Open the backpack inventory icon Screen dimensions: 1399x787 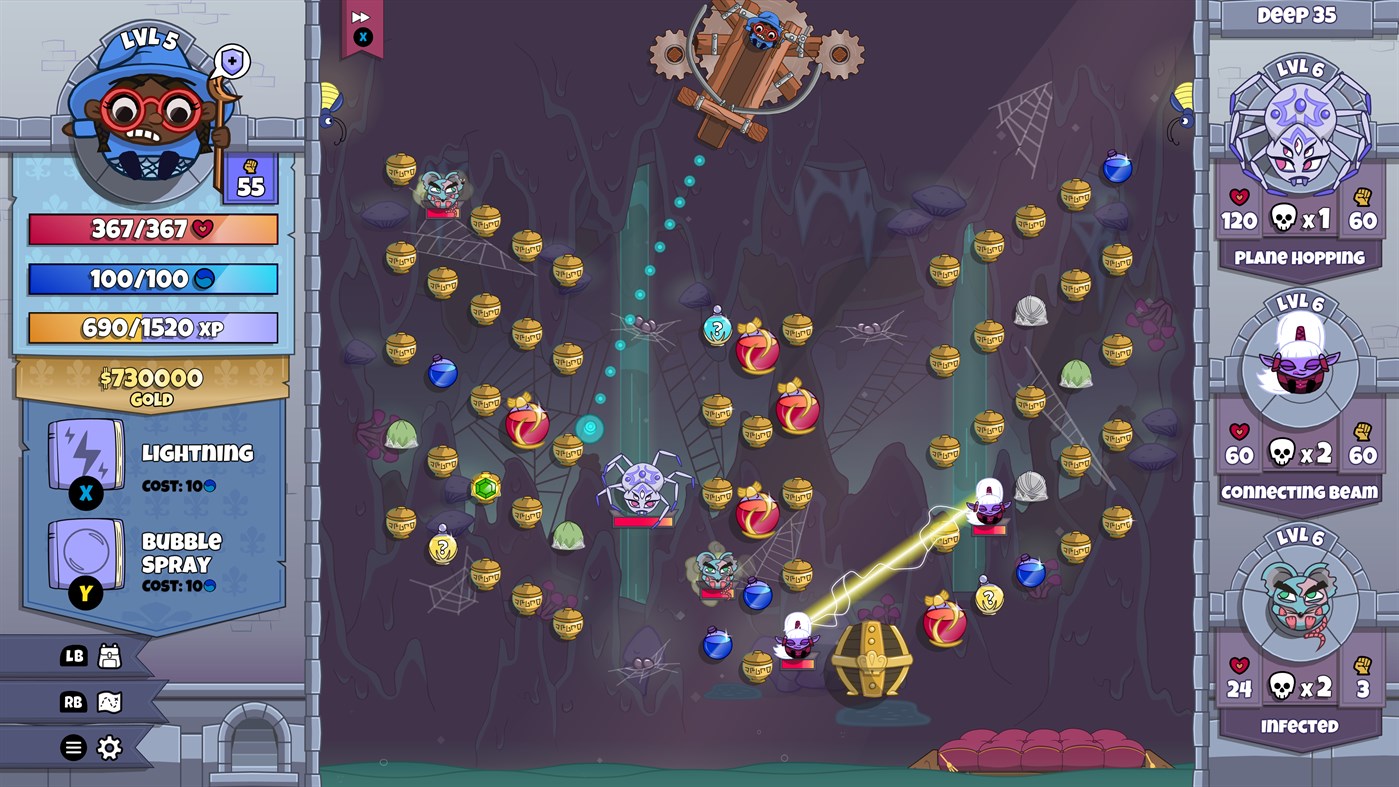(x=110, y=657)
